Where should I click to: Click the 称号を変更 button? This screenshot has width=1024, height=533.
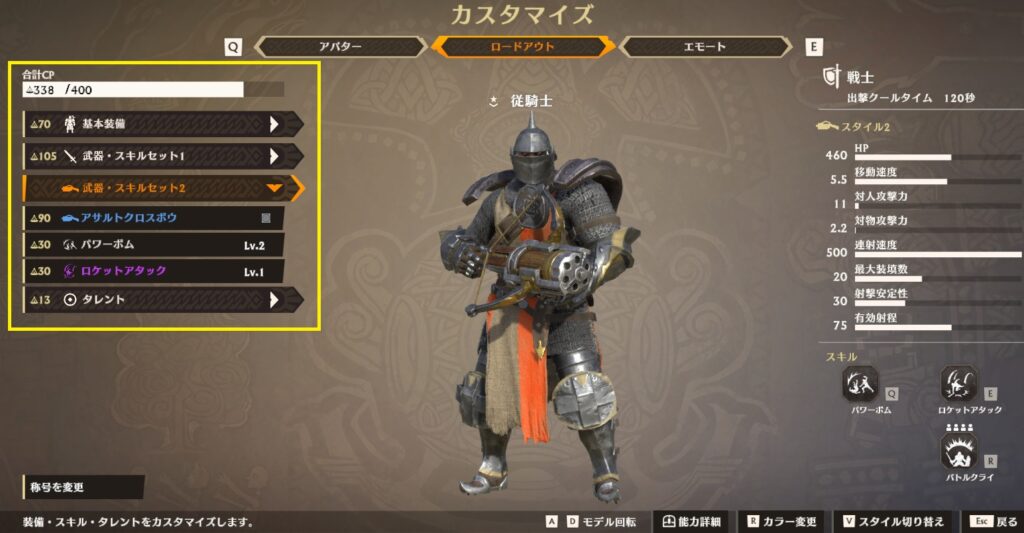[83, 487]
